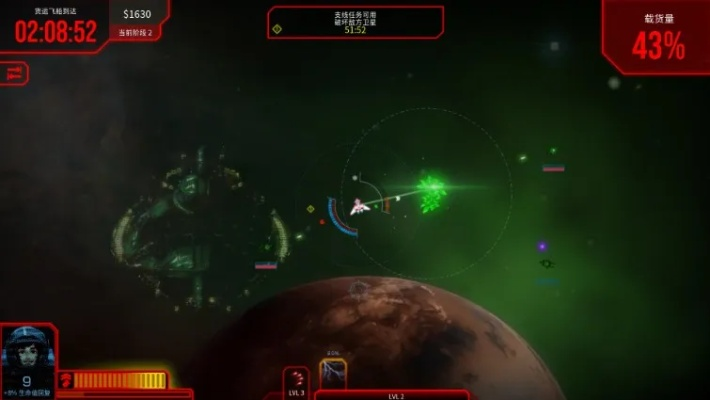Image resolution: width=710 pixels, height=400 pixels.
Task: Select the LVL 3 weapon icon
Action: pyautogui.click(x=296, y=380)
